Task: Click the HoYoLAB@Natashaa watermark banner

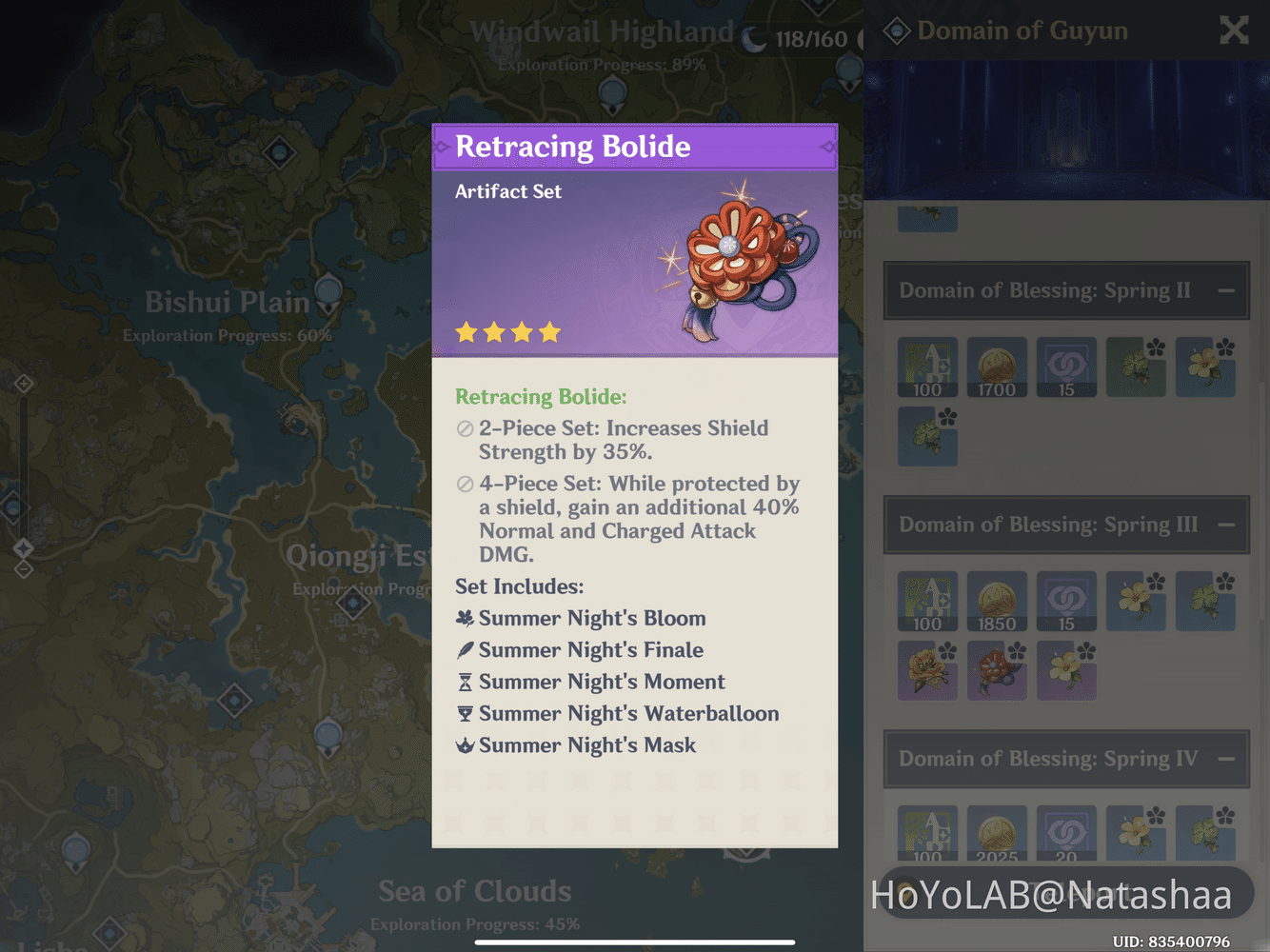Action: click(x=1052, y=893)
